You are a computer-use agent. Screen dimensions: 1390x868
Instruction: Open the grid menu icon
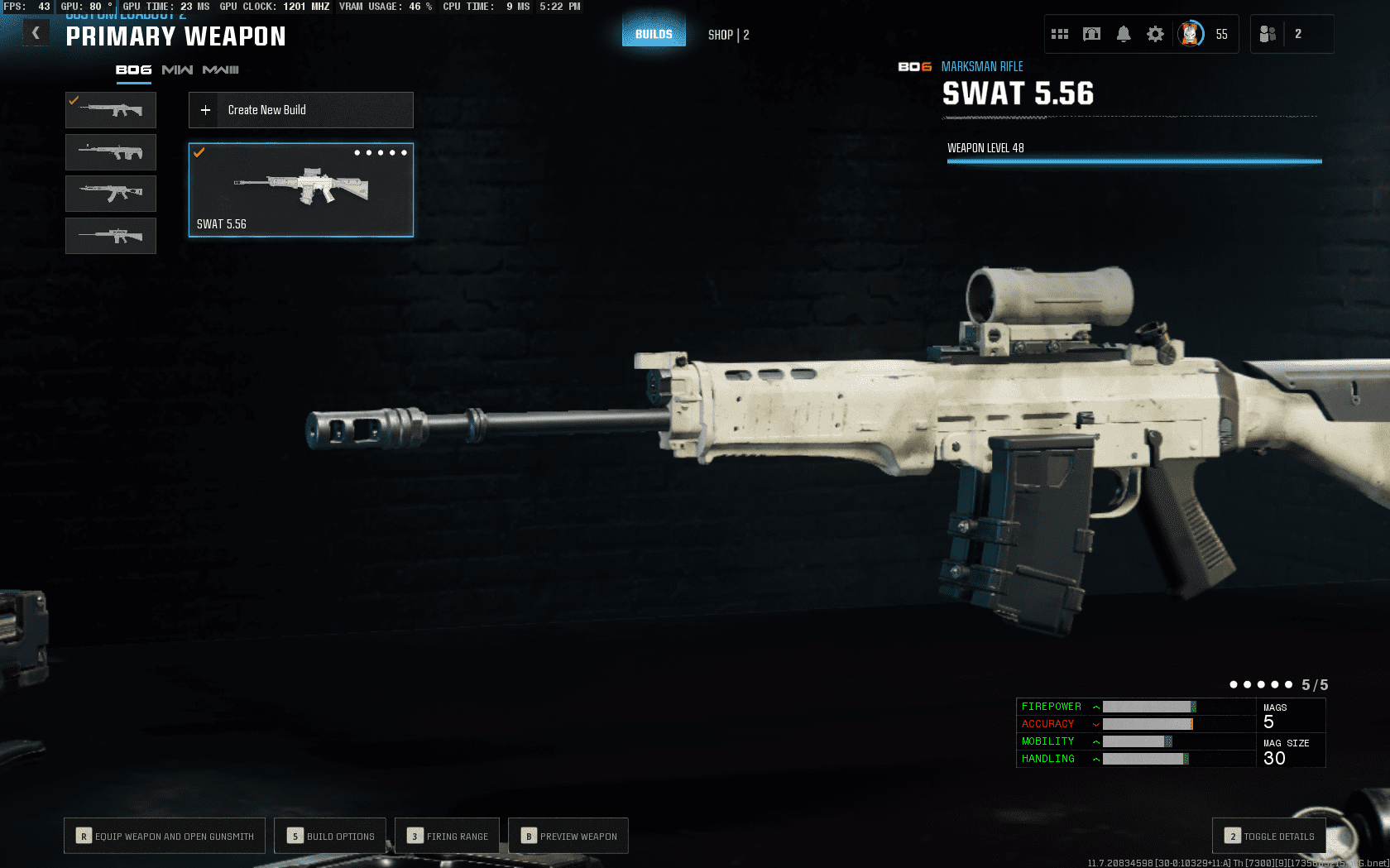coord(1060,34)
